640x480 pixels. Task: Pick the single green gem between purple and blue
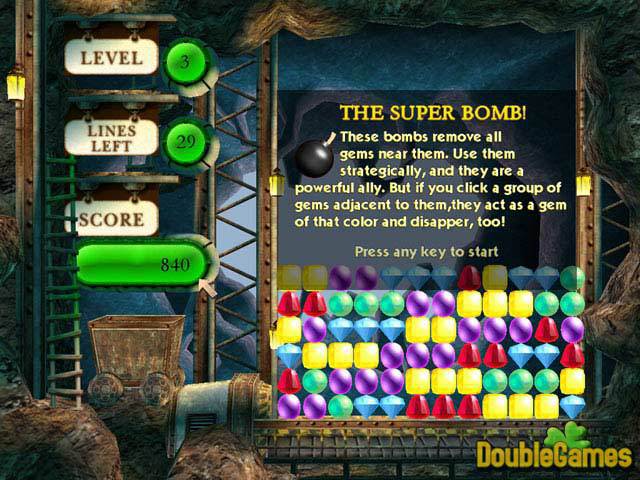coord(341,405)
